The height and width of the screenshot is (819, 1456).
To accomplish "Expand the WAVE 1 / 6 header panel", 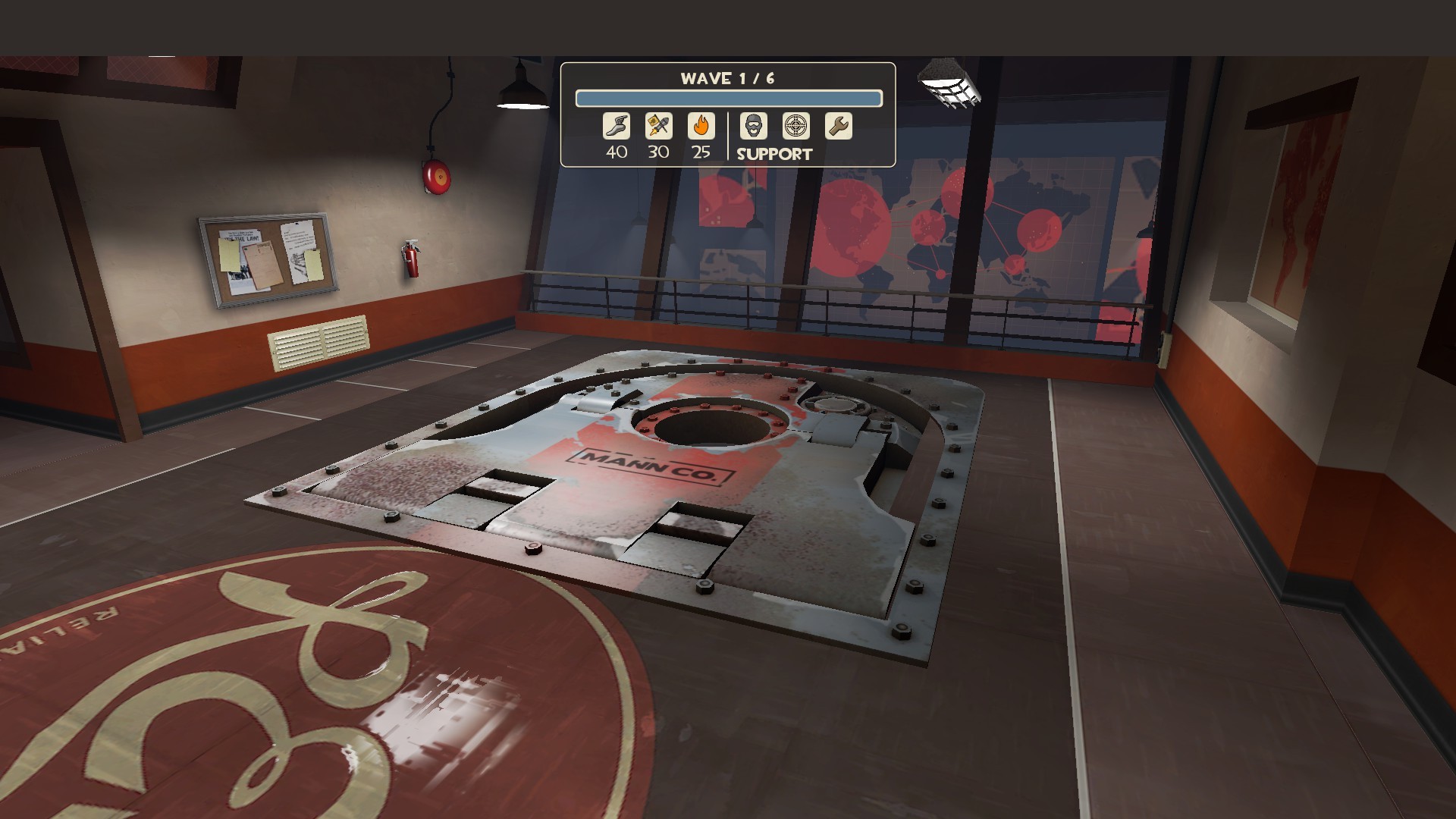I will tap(728, 75).
